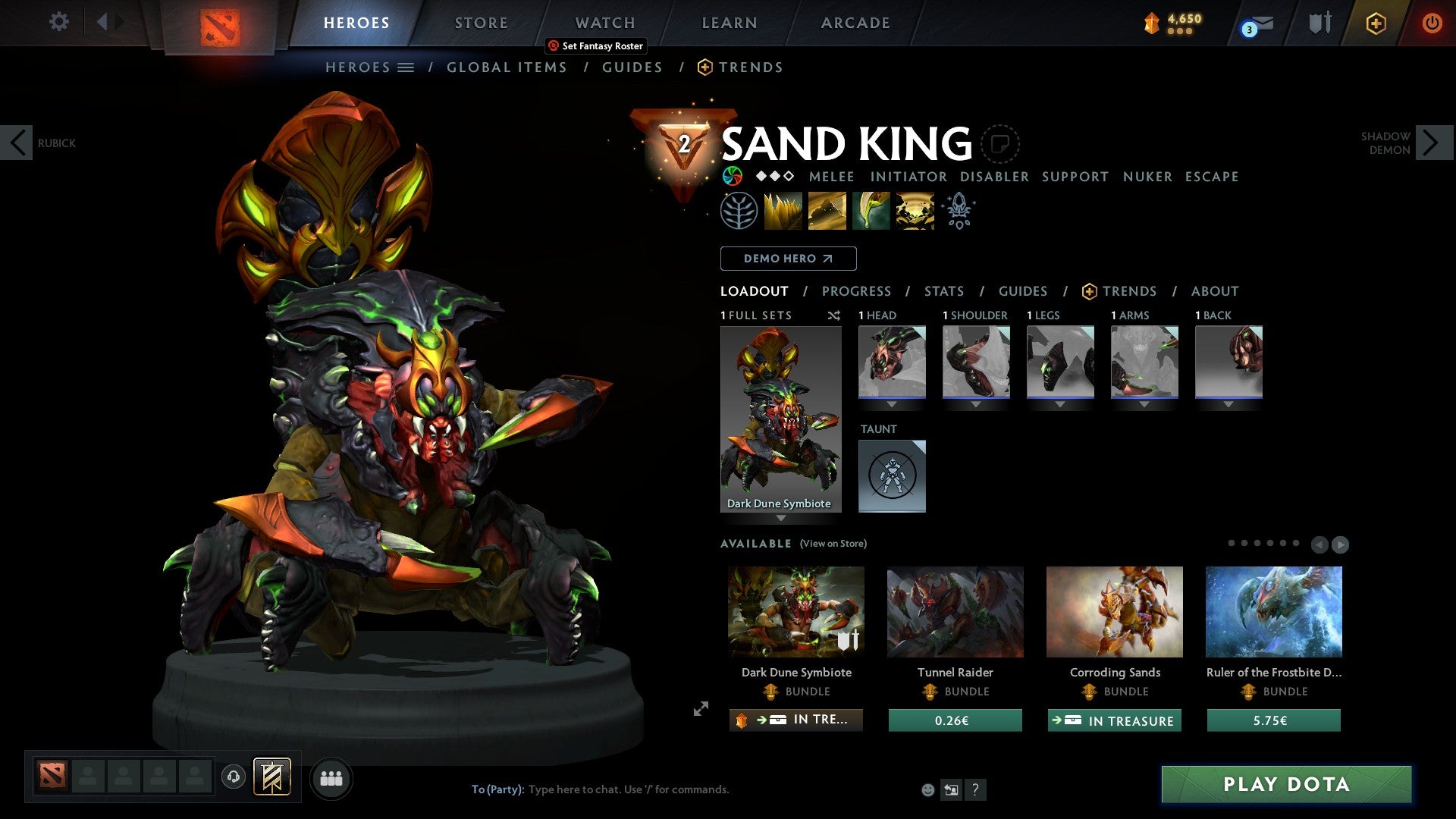Viewport: 1456px width, 819px height.
Task: Select the Tunnel Raider bundle thumbnail
Action: pos(955,612)
